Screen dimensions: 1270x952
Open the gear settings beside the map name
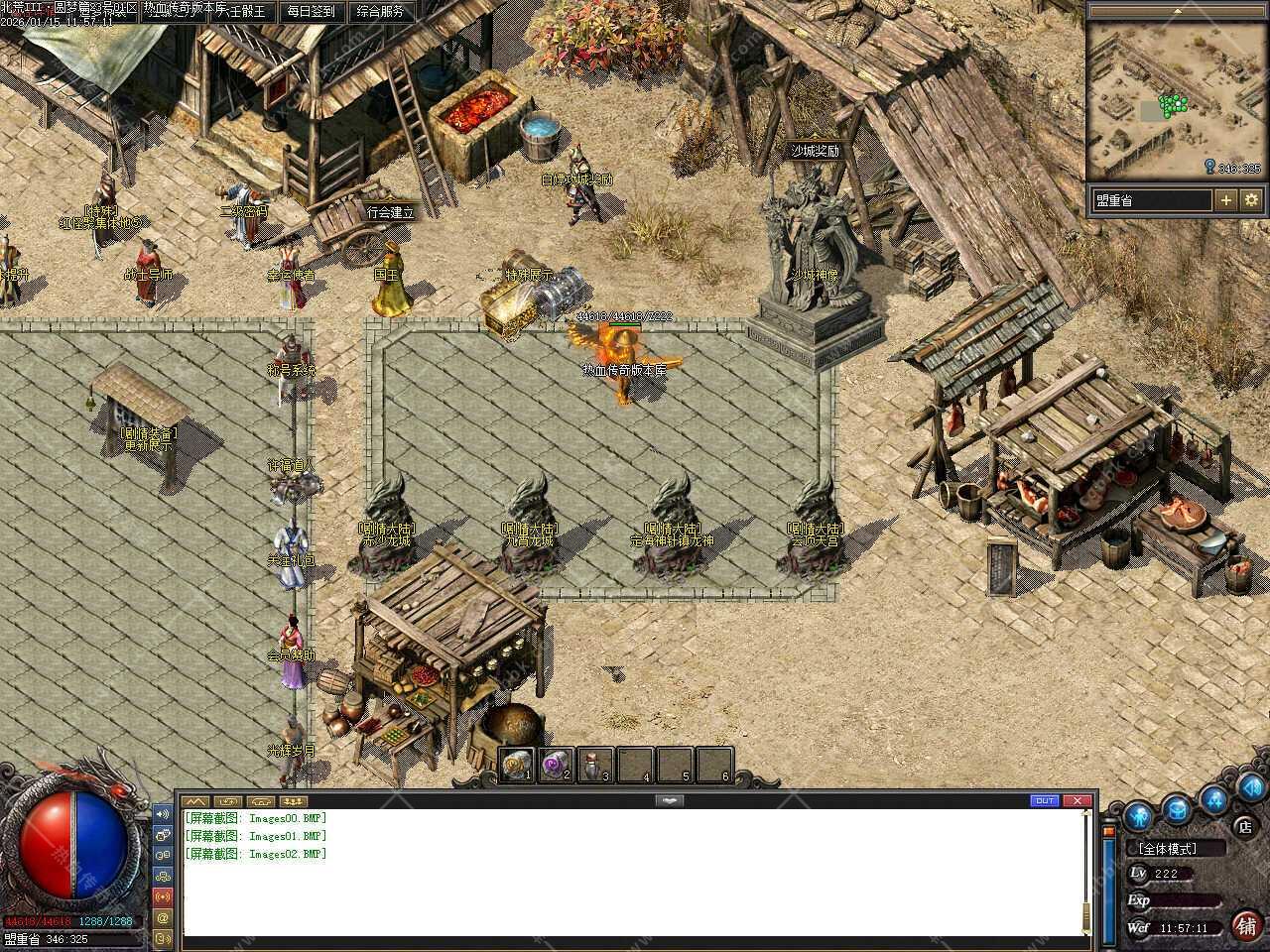coord(1251,200)
